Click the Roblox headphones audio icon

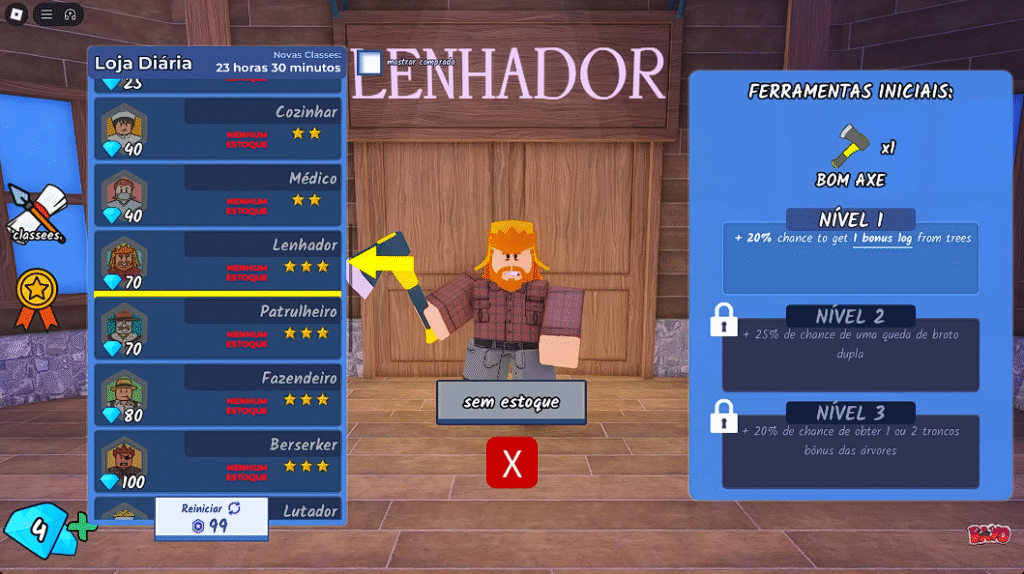pos(71,14)
